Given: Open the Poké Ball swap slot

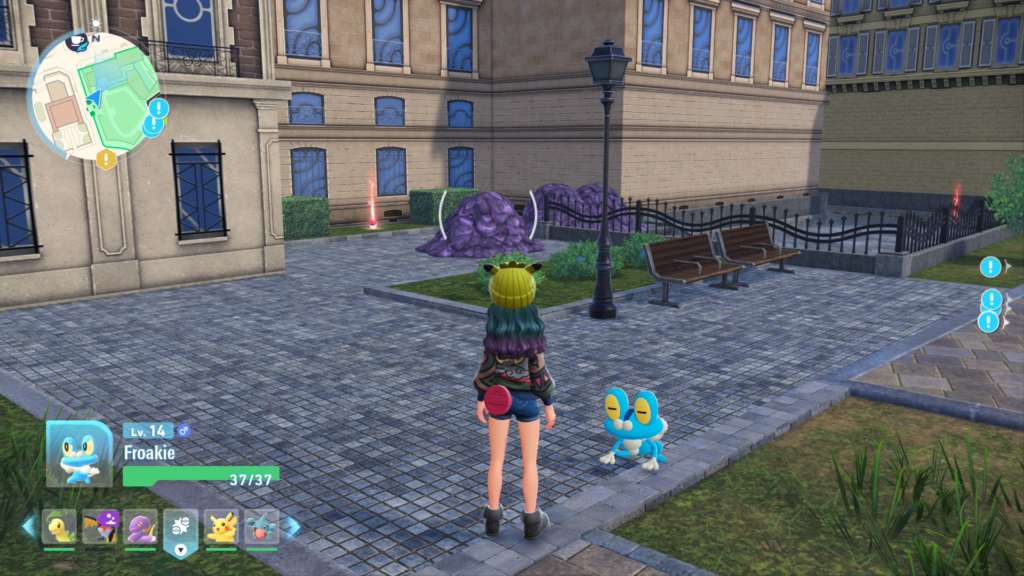Looking at the screenshot, I should 181,526.
